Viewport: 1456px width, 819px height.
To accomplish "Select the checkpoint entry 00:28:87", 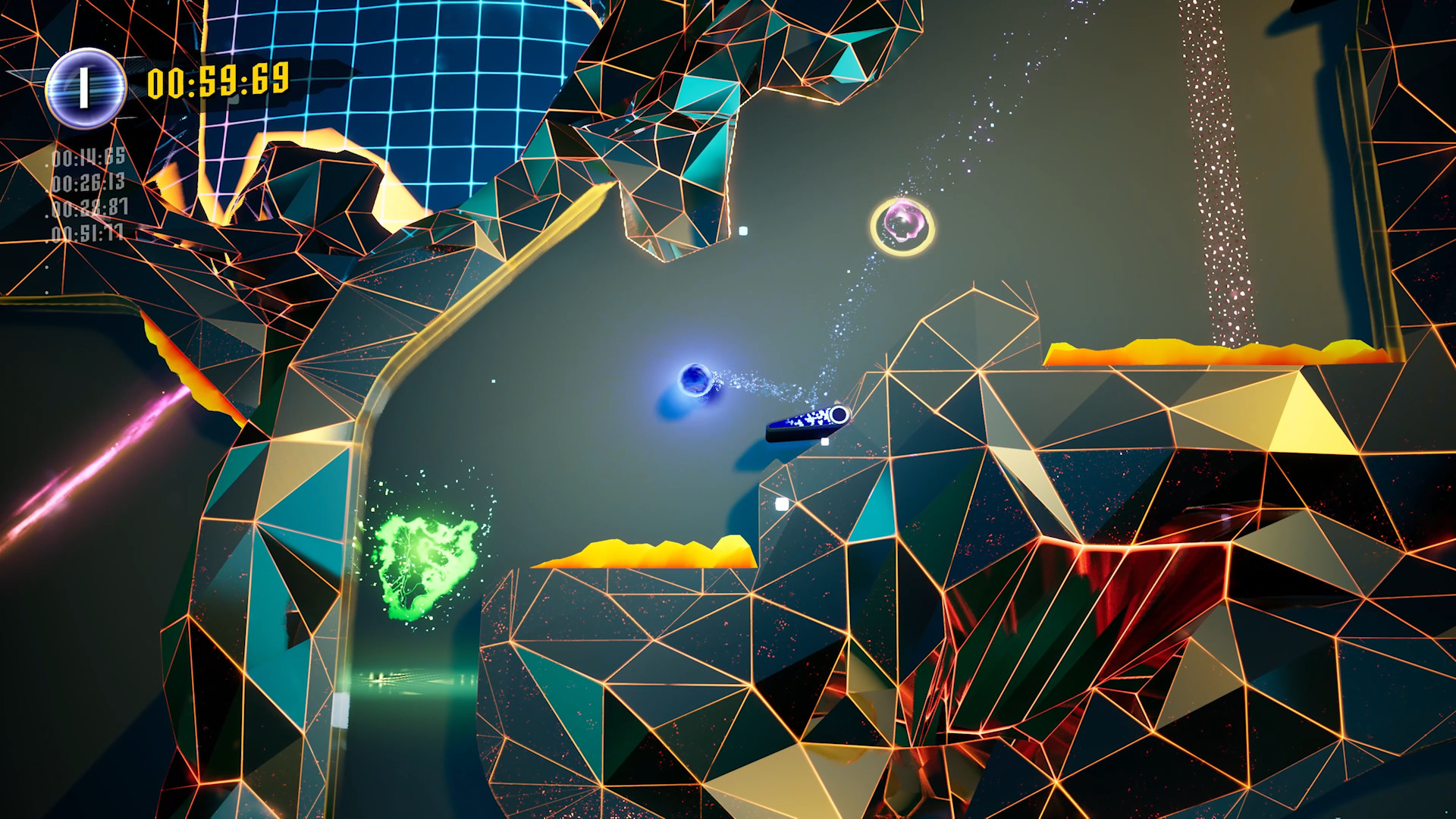I will click(x=89, y=208).
